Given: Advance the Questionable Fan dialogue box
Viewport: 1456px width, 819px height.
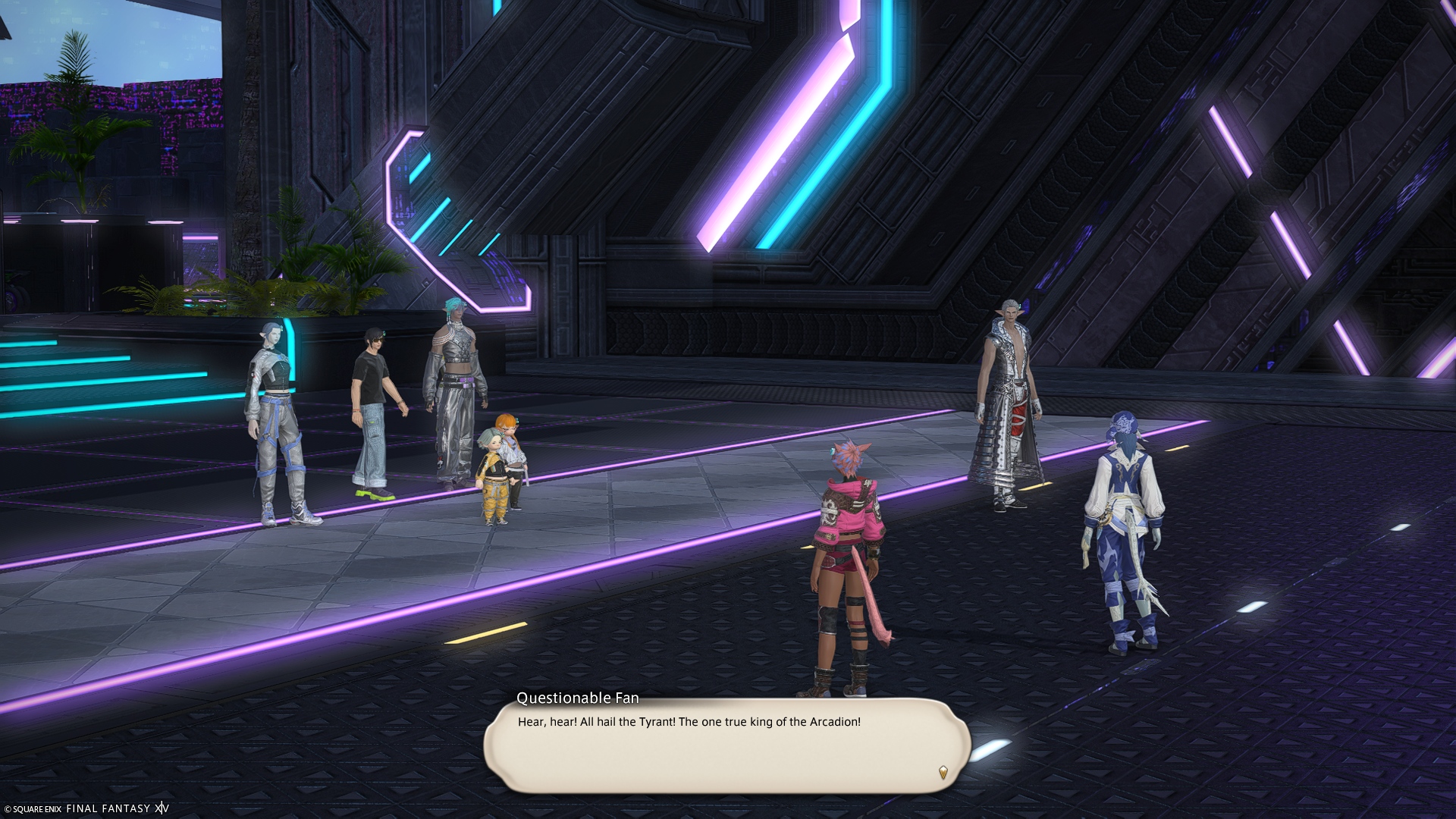Looking at the screenshot, I should [x=726, y=747].
